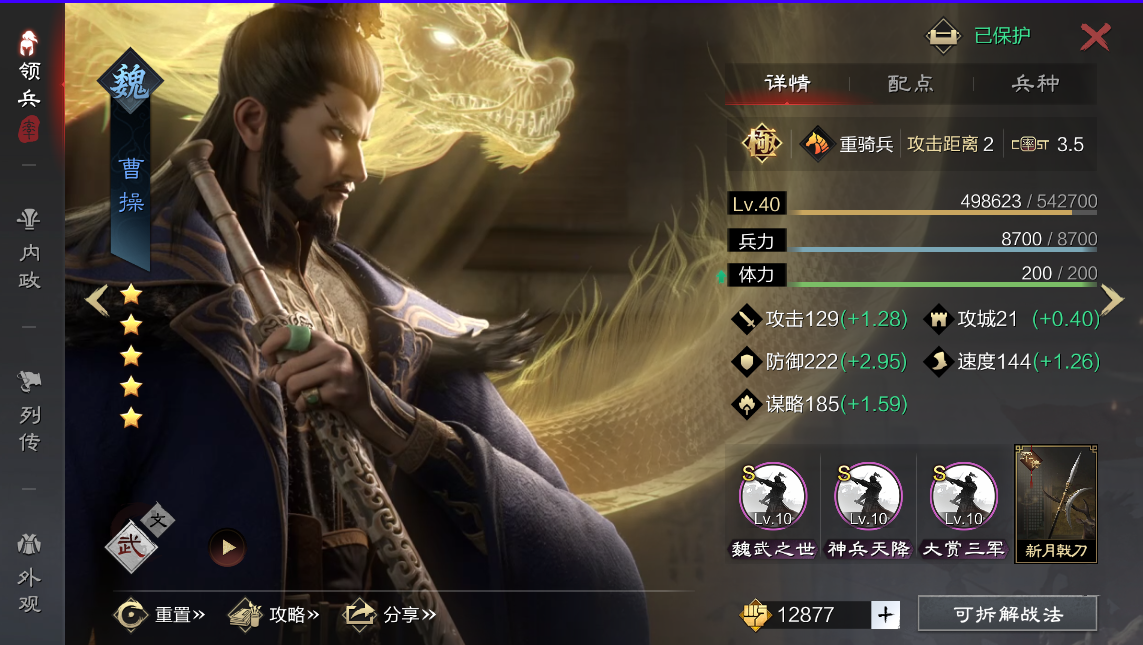
Task: Open the 领兵 side menu
Action: [x=30, y=85]
